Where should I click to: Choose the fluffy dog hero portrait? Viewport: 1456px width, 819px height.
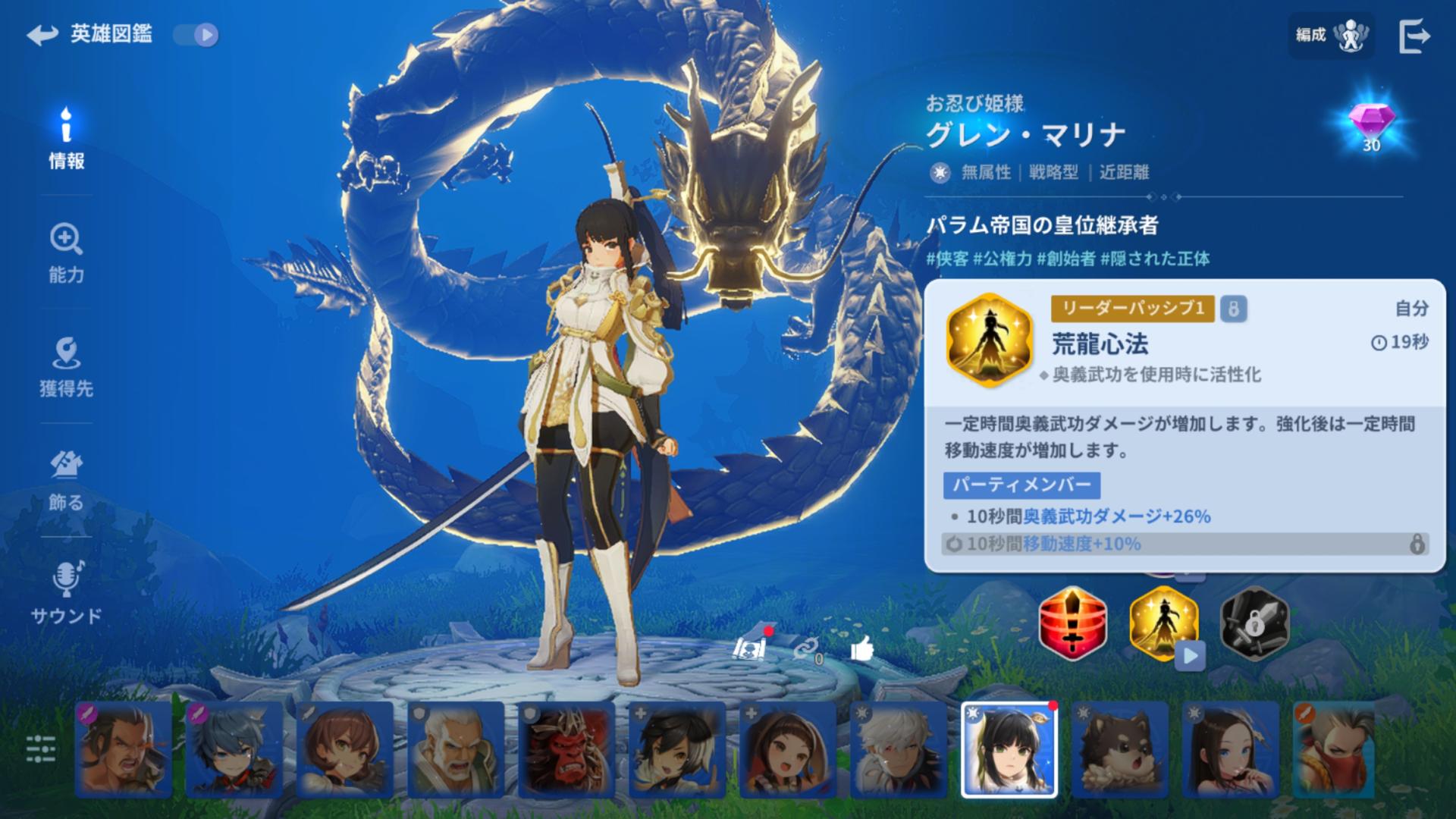coord(1120,749)
